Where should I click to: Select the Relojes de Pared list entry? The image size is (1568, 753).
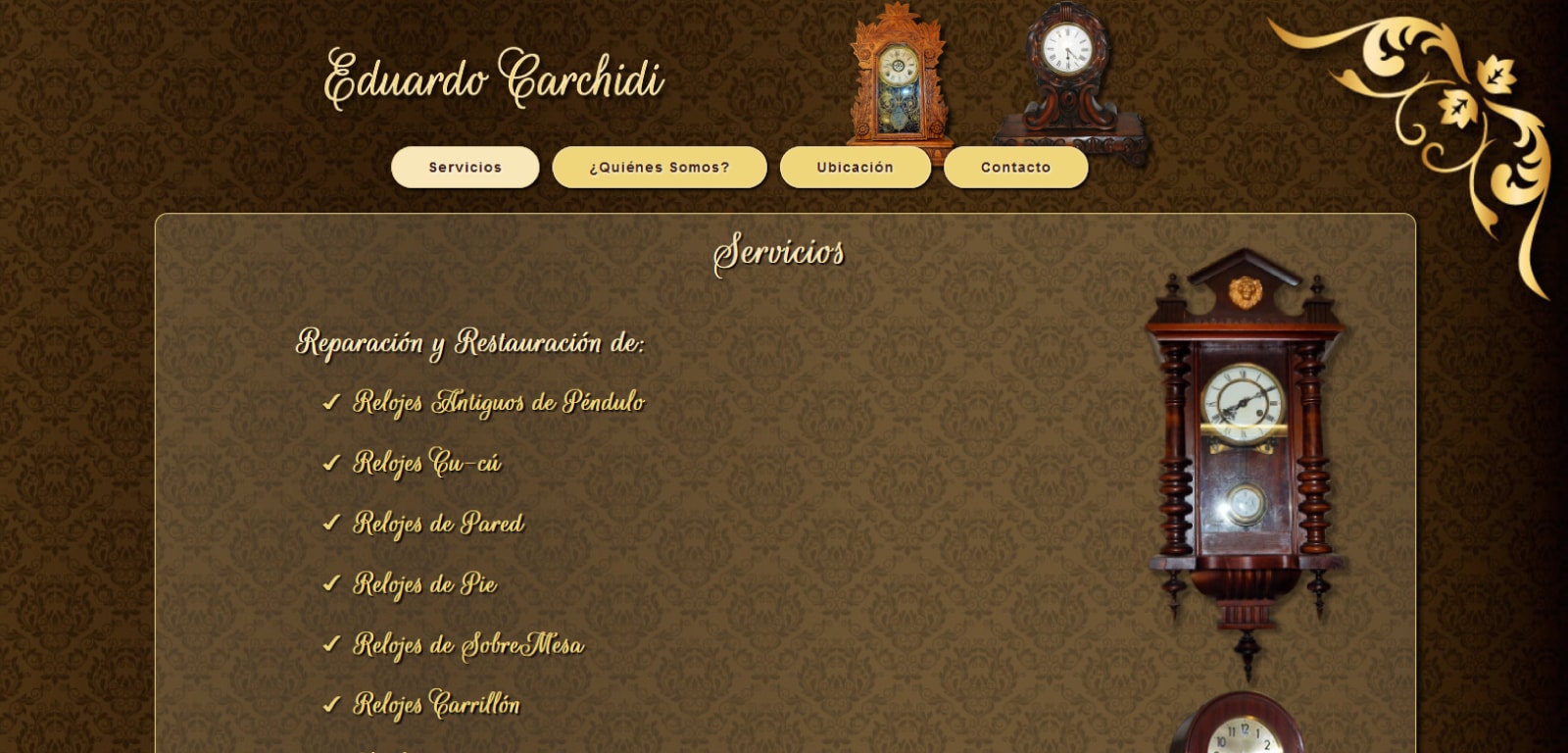coord(438,525)
